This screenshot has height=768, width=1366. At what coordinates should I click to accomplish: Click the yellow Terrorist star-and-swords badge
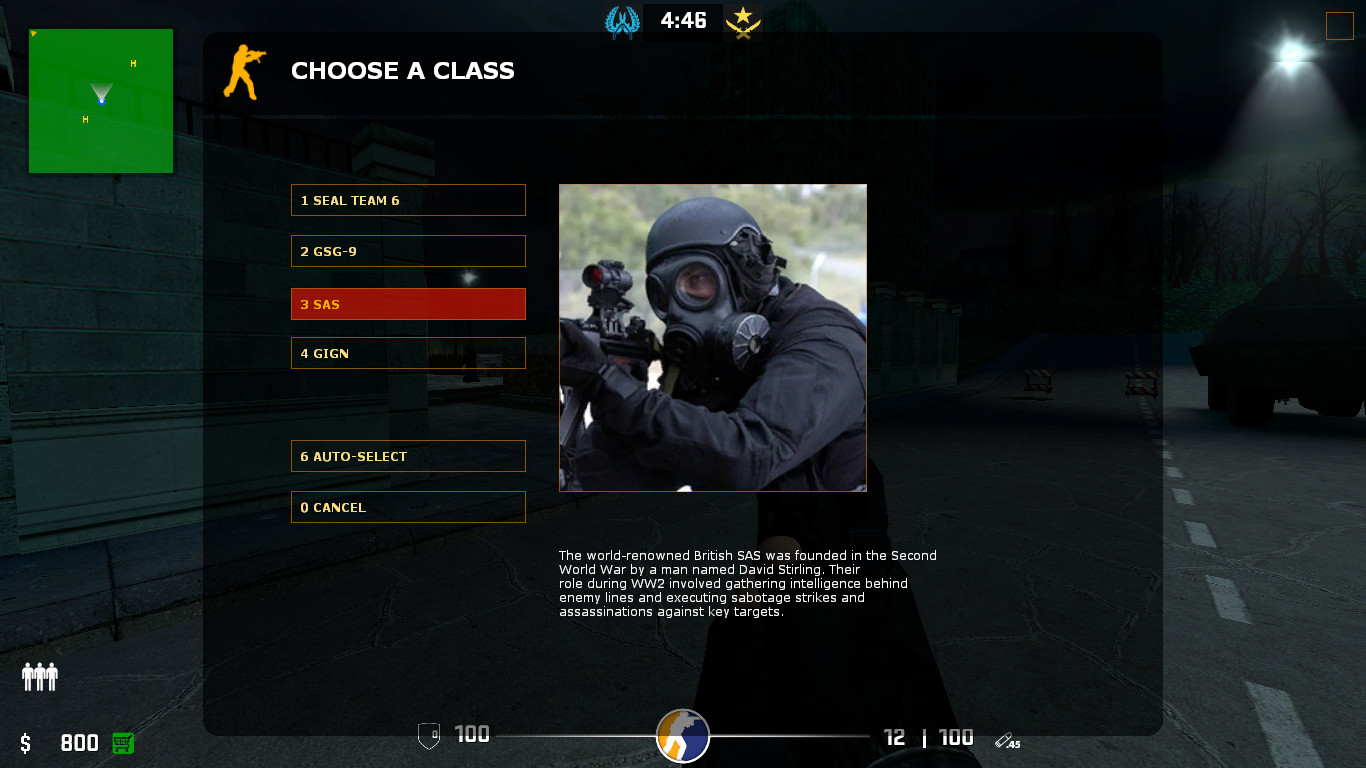[743, 20]
